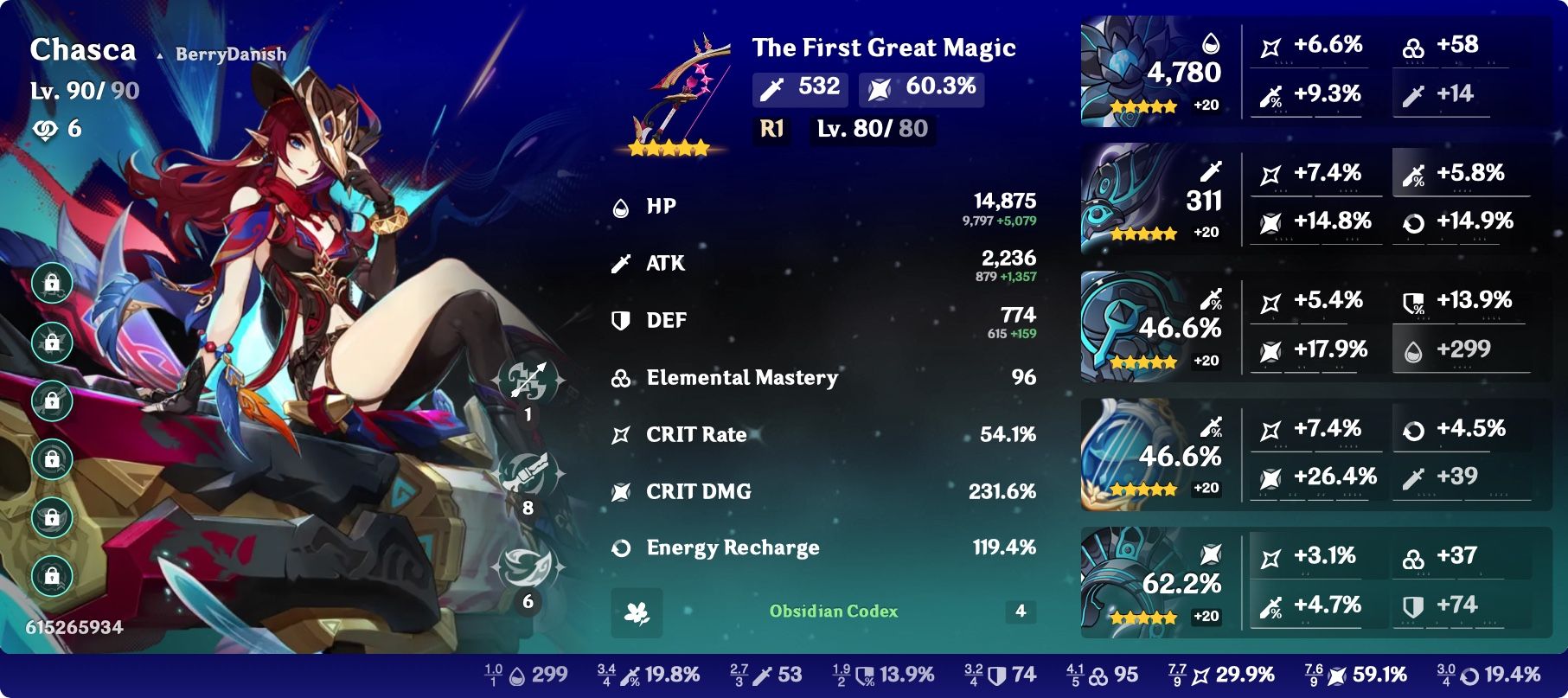The height and width of the screenshot is (698, 1568).
Task: Click the weapon name The First Great Magic
Action: coord(883,48)
